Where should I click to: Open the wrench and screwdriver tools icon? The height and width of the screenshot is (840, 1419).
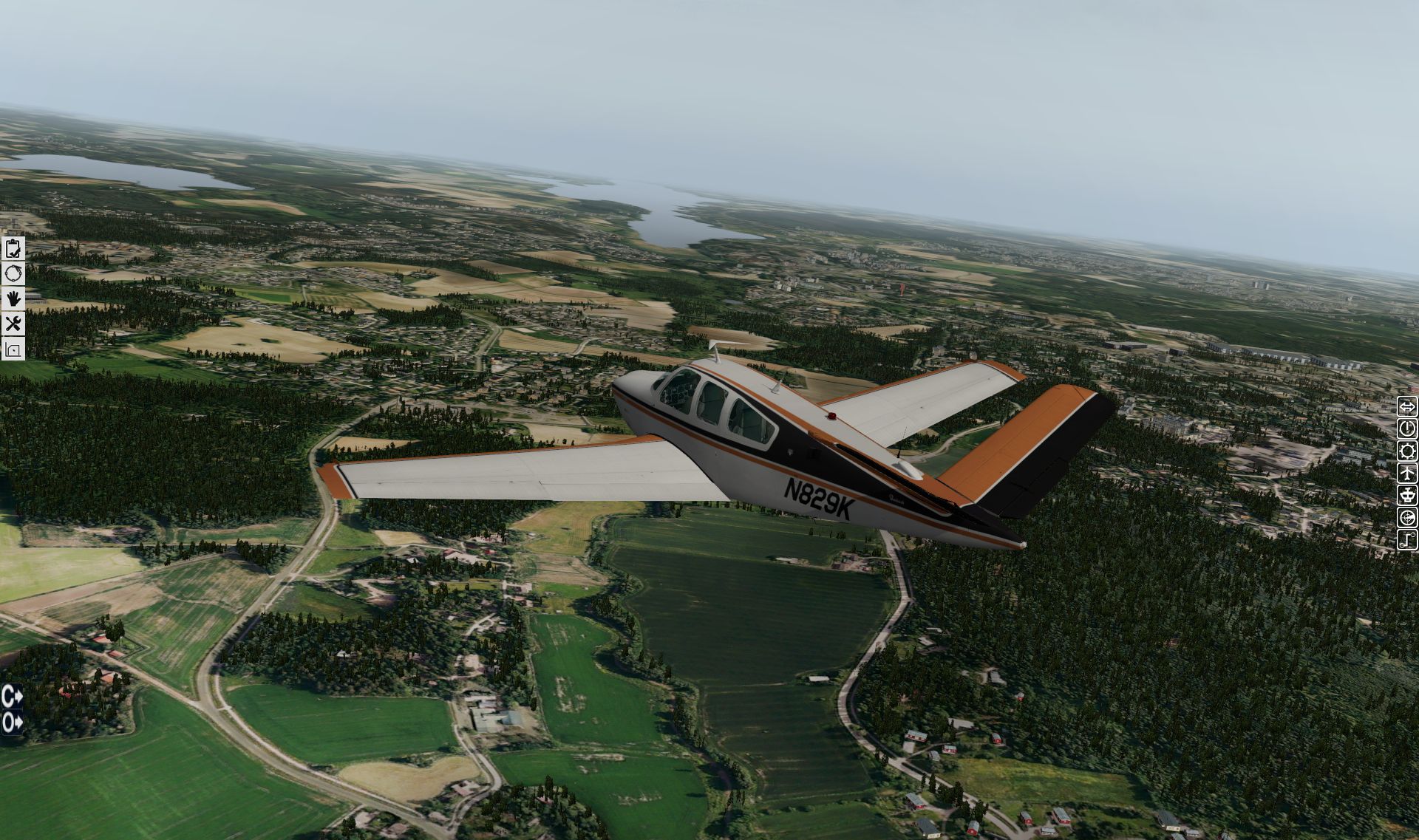(x=13, y=323)
